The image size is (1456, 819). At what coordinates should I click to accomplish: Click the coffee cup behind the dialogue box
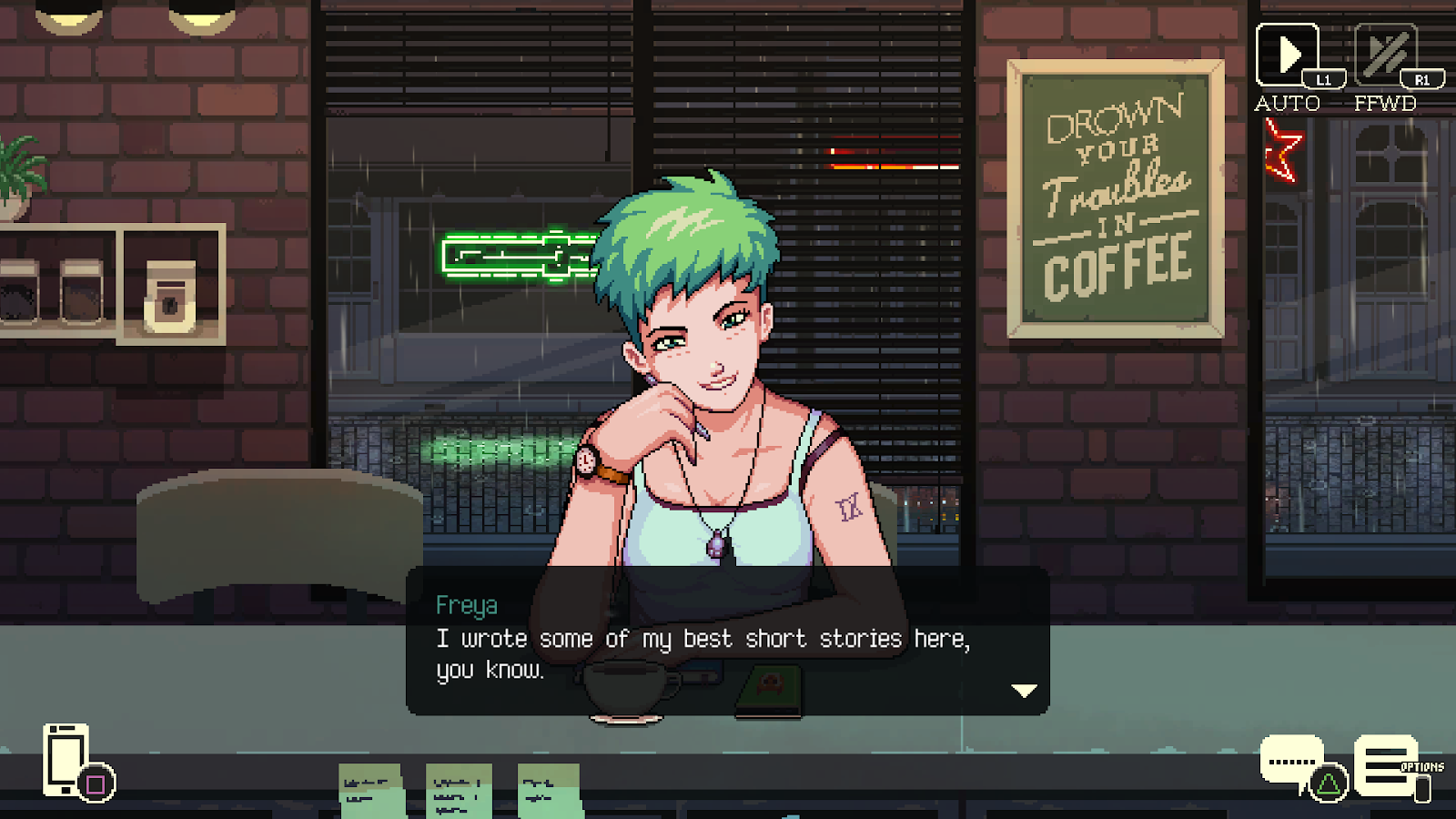623,687
